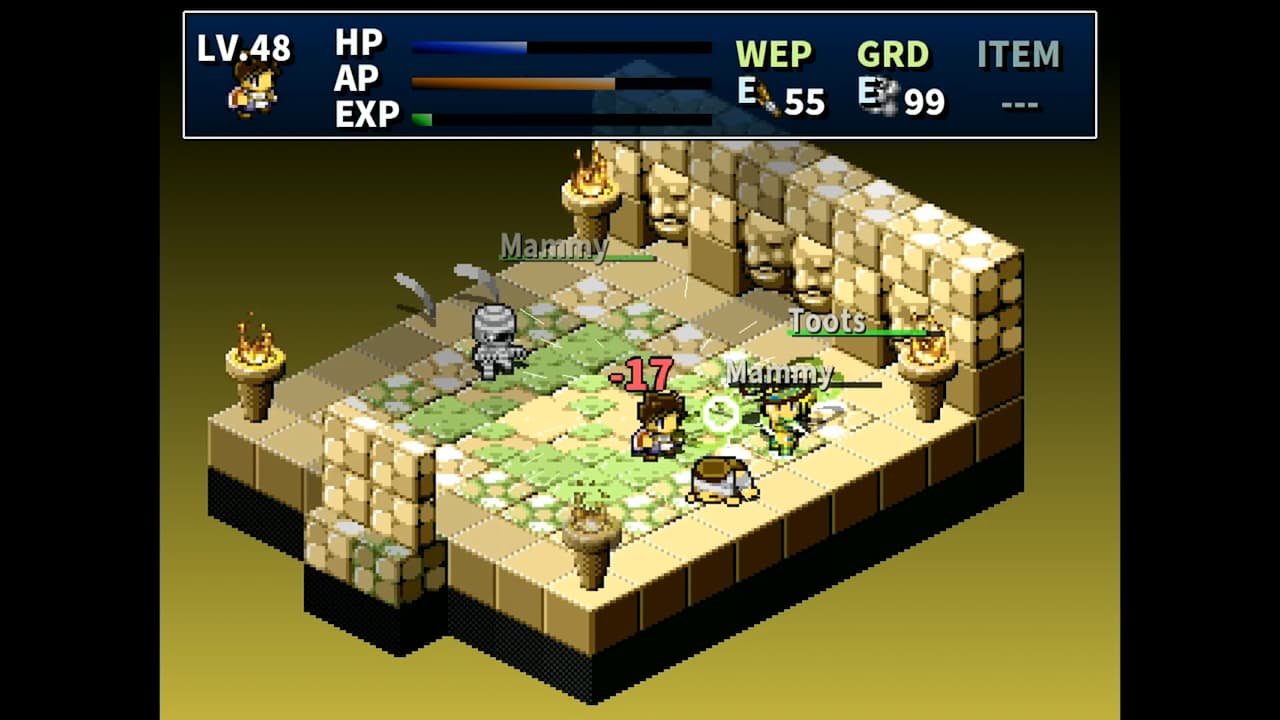The height and width of the screenshot is (720, 1280).
Task: Expand the WEP equipment slot
Action: 774,55
